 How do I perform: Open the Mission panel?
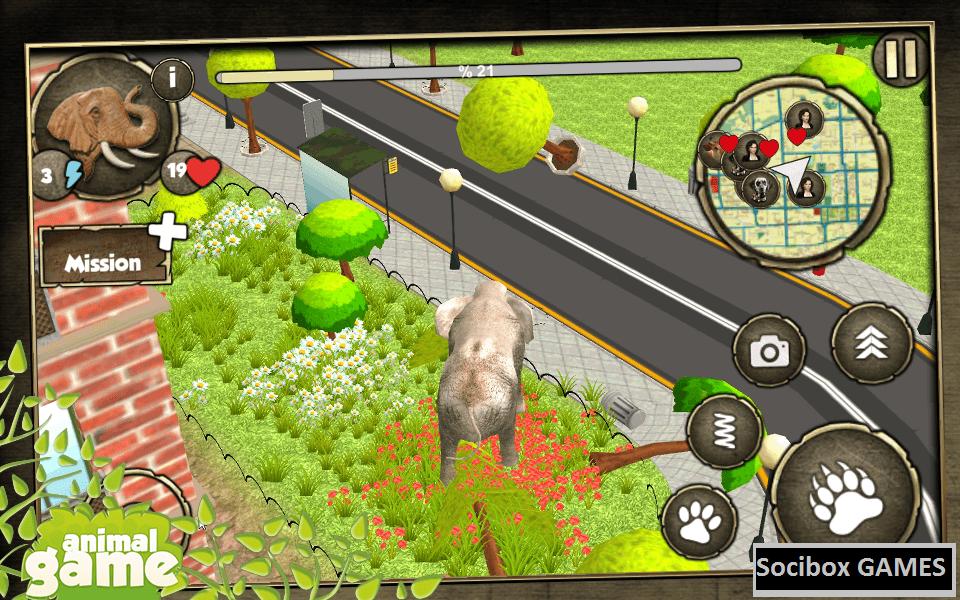click(x=104, y=263)
